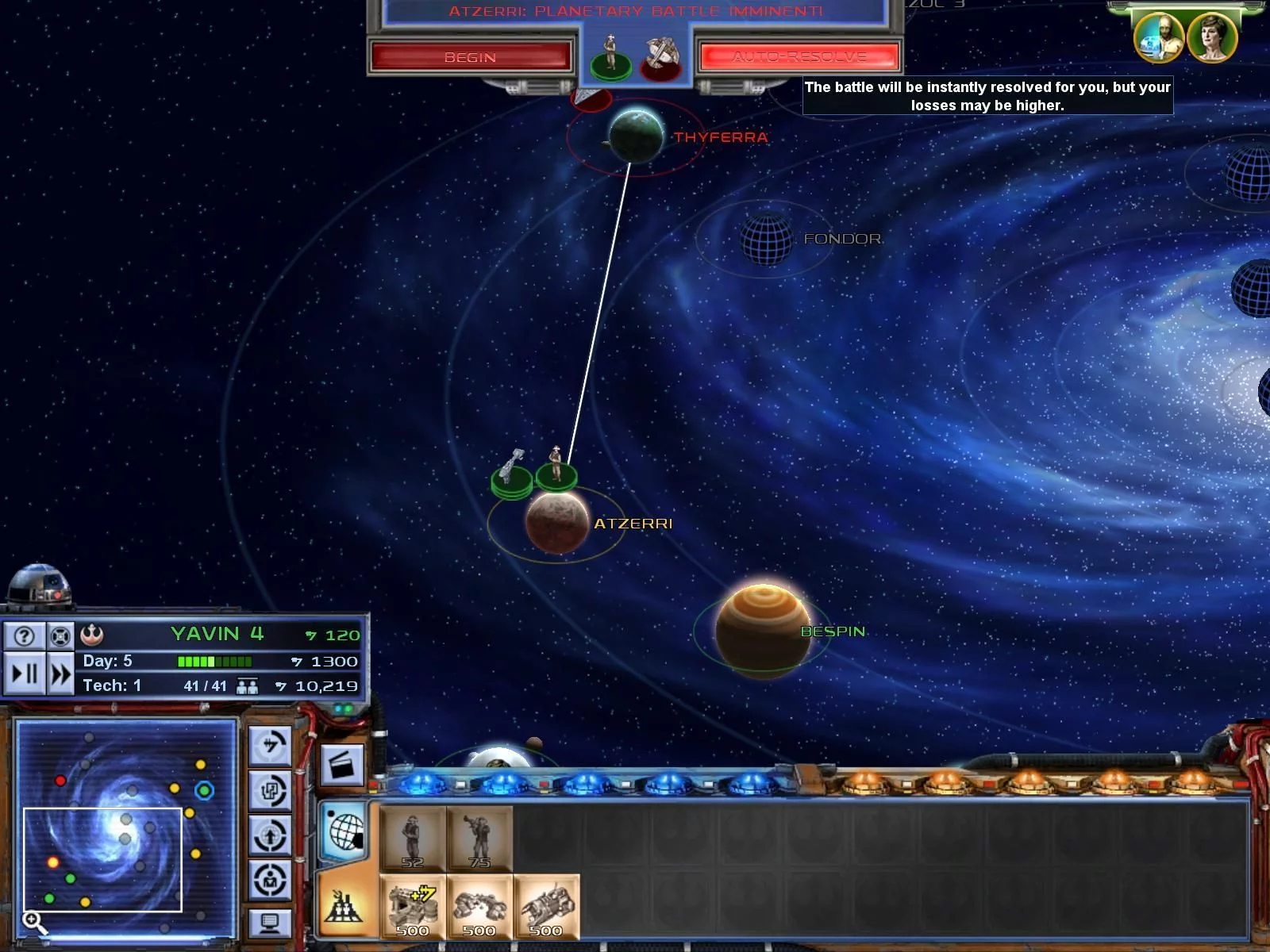Select the C-3PO and R2-D2 hero portrait
1270x952 pixels.
[1158, 37]
